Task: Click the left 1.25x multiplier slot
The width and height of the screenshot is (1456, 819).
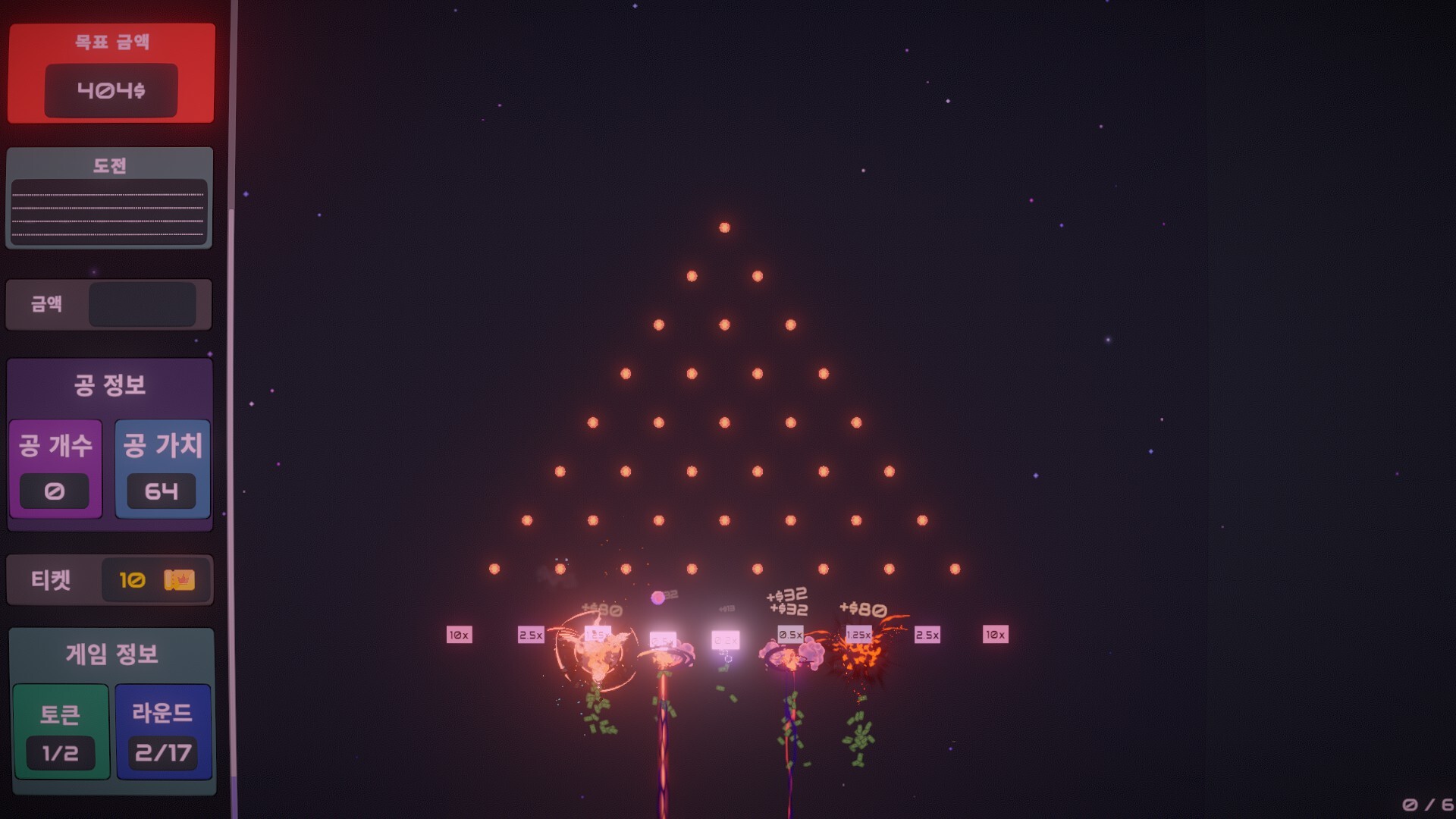Action: tap(597, 635)
